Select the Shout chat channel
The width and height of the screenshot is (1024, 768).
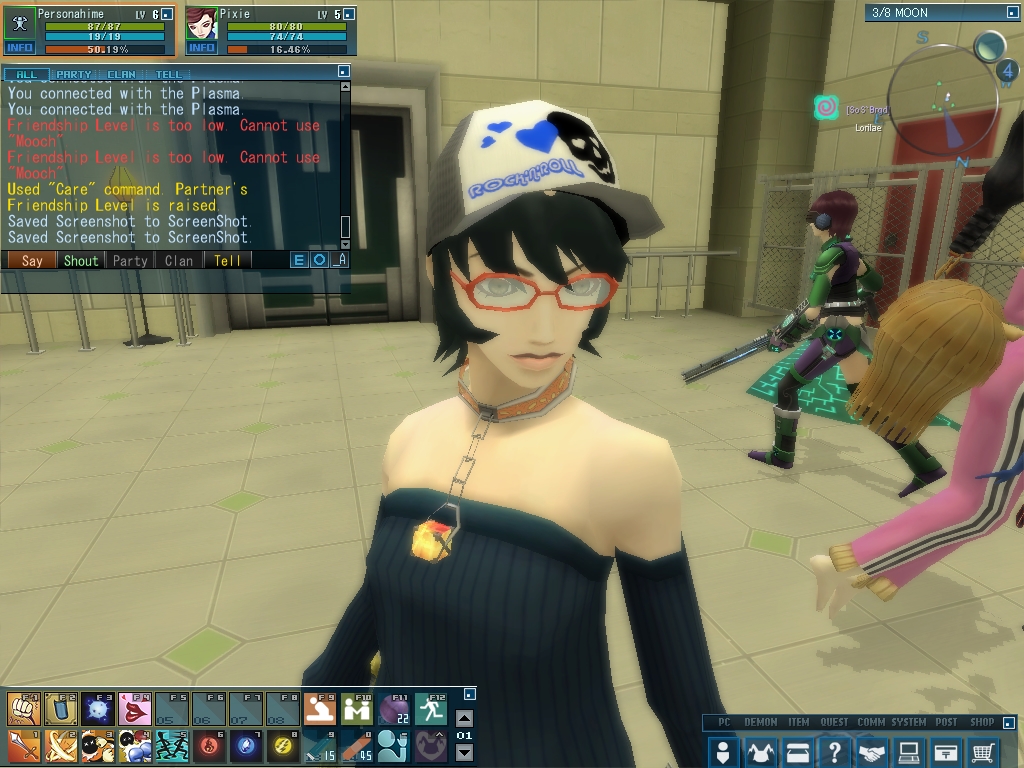click(x=81, y=260)
